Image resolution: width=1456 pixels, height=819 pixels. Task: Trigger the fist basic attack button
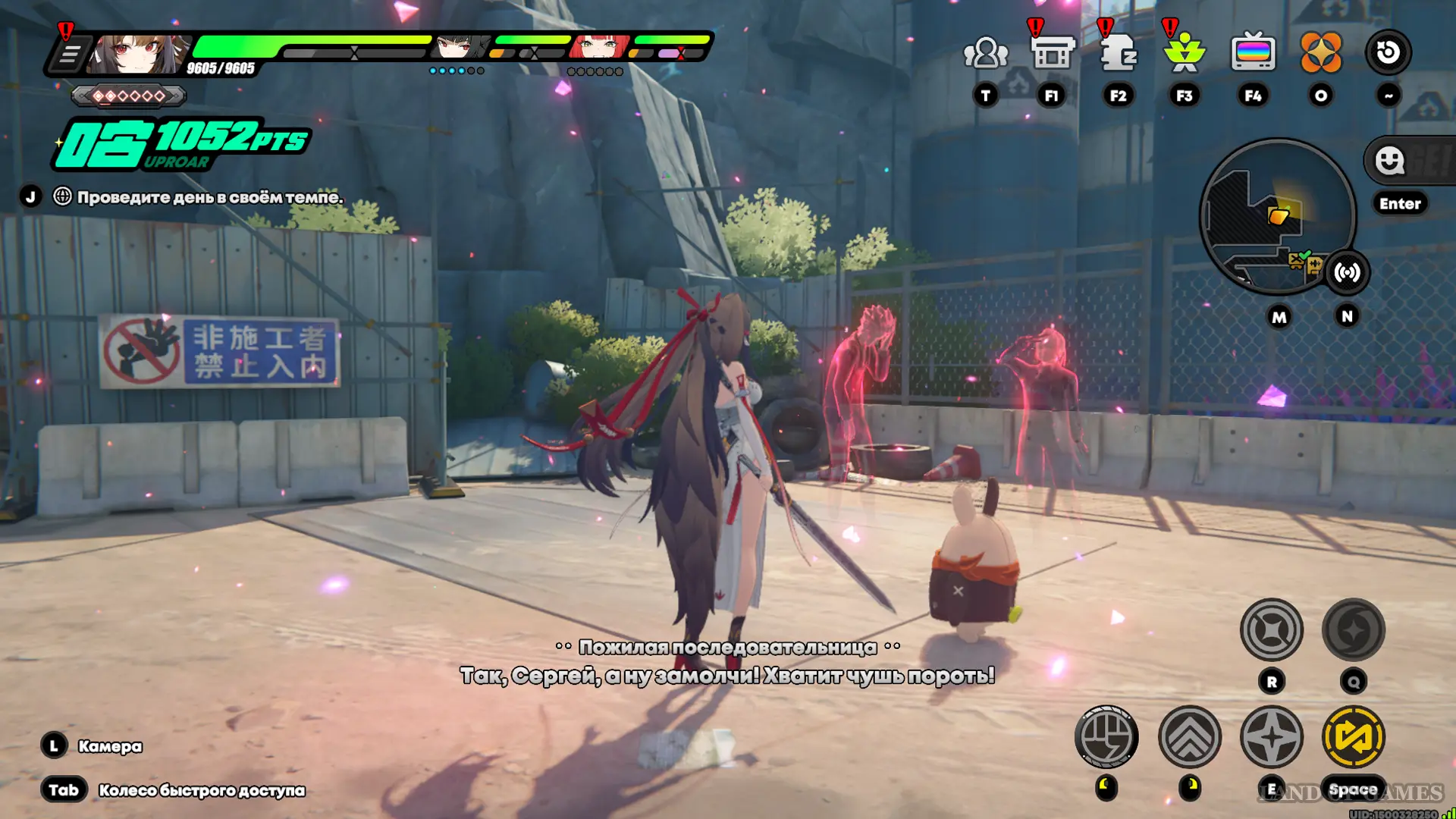(x=1106, y=736)
